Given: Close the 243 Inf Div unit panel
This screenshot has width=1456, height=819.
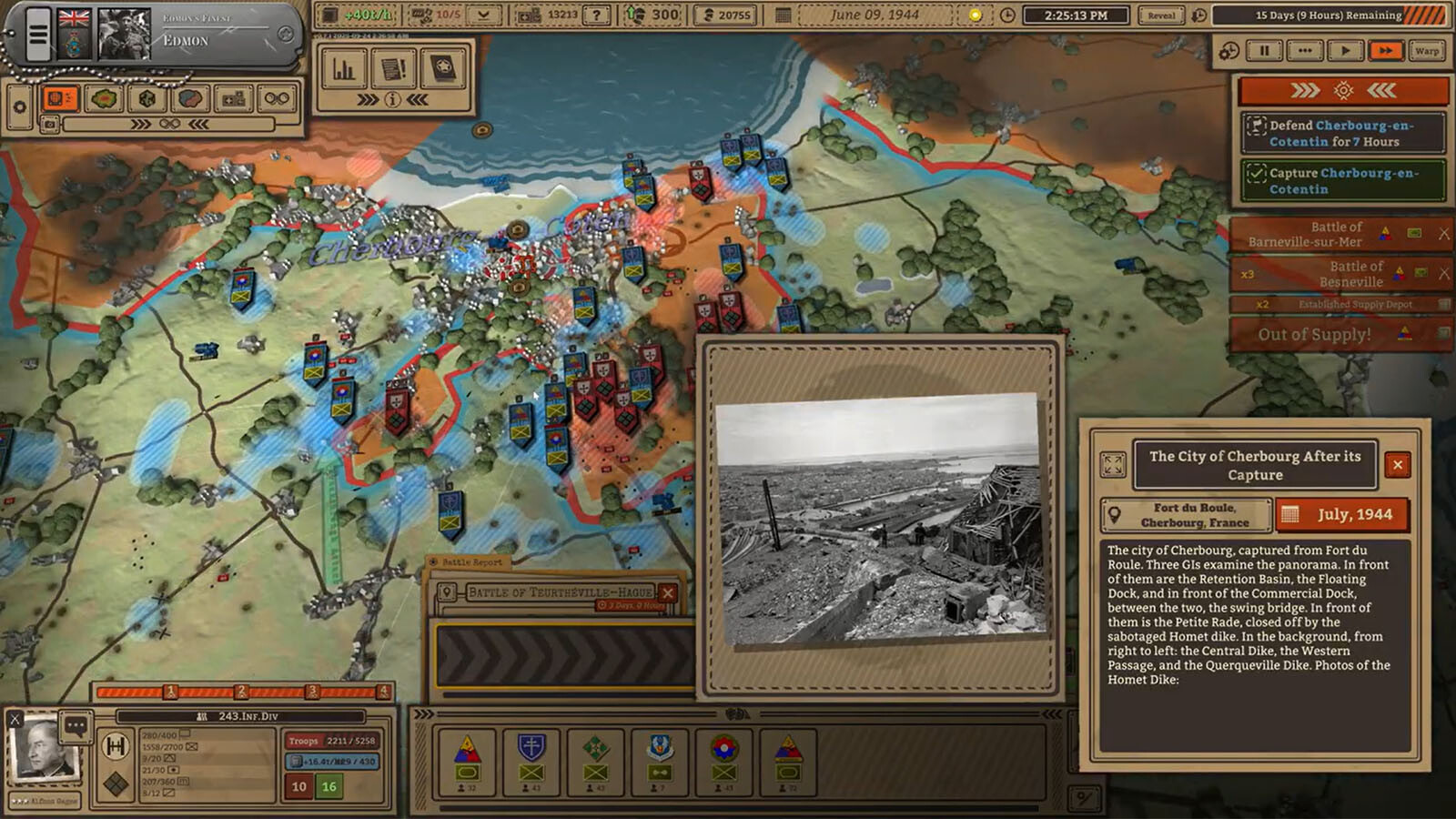Looking at the screenshot, I should point(15,719).
